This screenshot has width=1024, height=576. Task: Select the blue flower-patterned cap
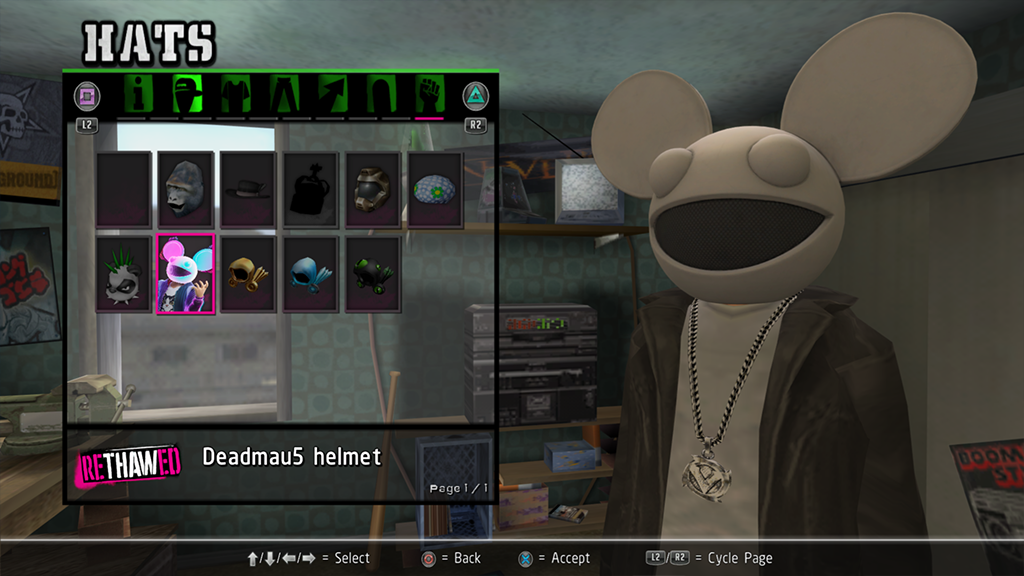point(435,189)
